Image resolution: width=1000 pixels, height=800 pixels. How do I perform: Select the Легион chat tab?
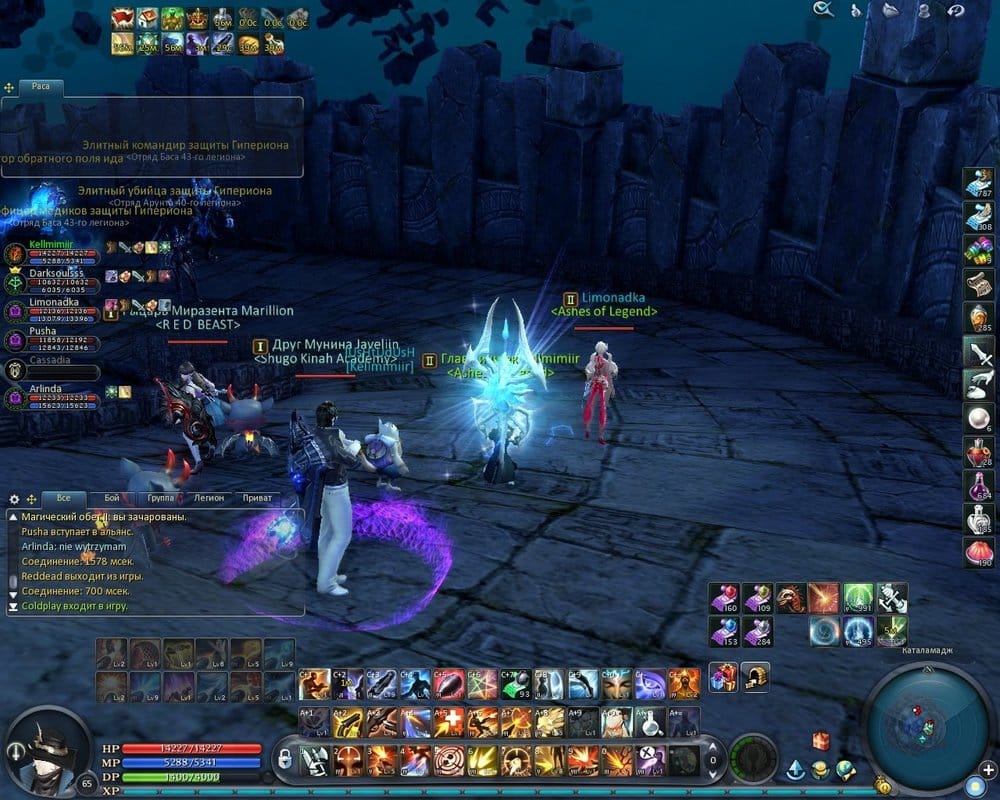click(208, 497)
